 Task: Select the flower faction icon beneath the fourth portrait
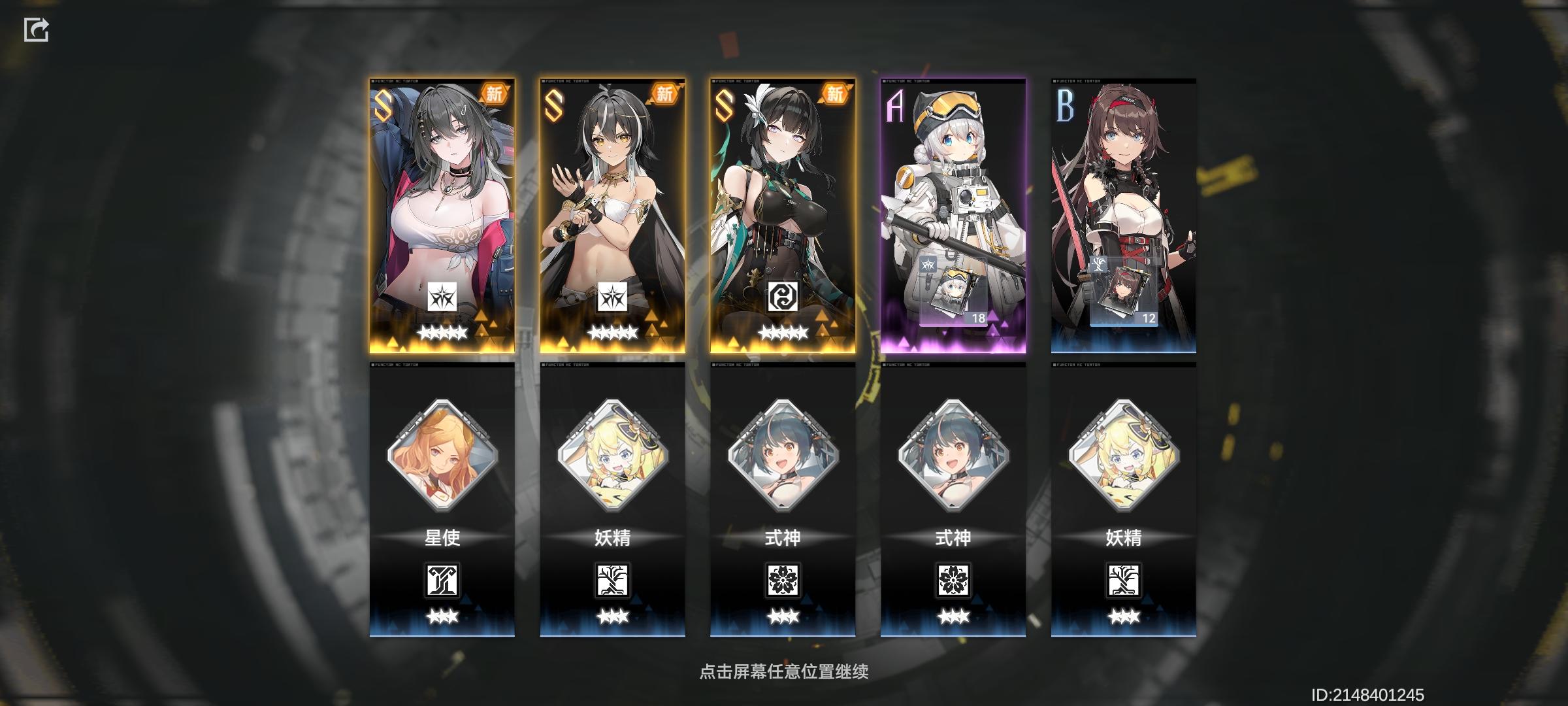[954, 580]
